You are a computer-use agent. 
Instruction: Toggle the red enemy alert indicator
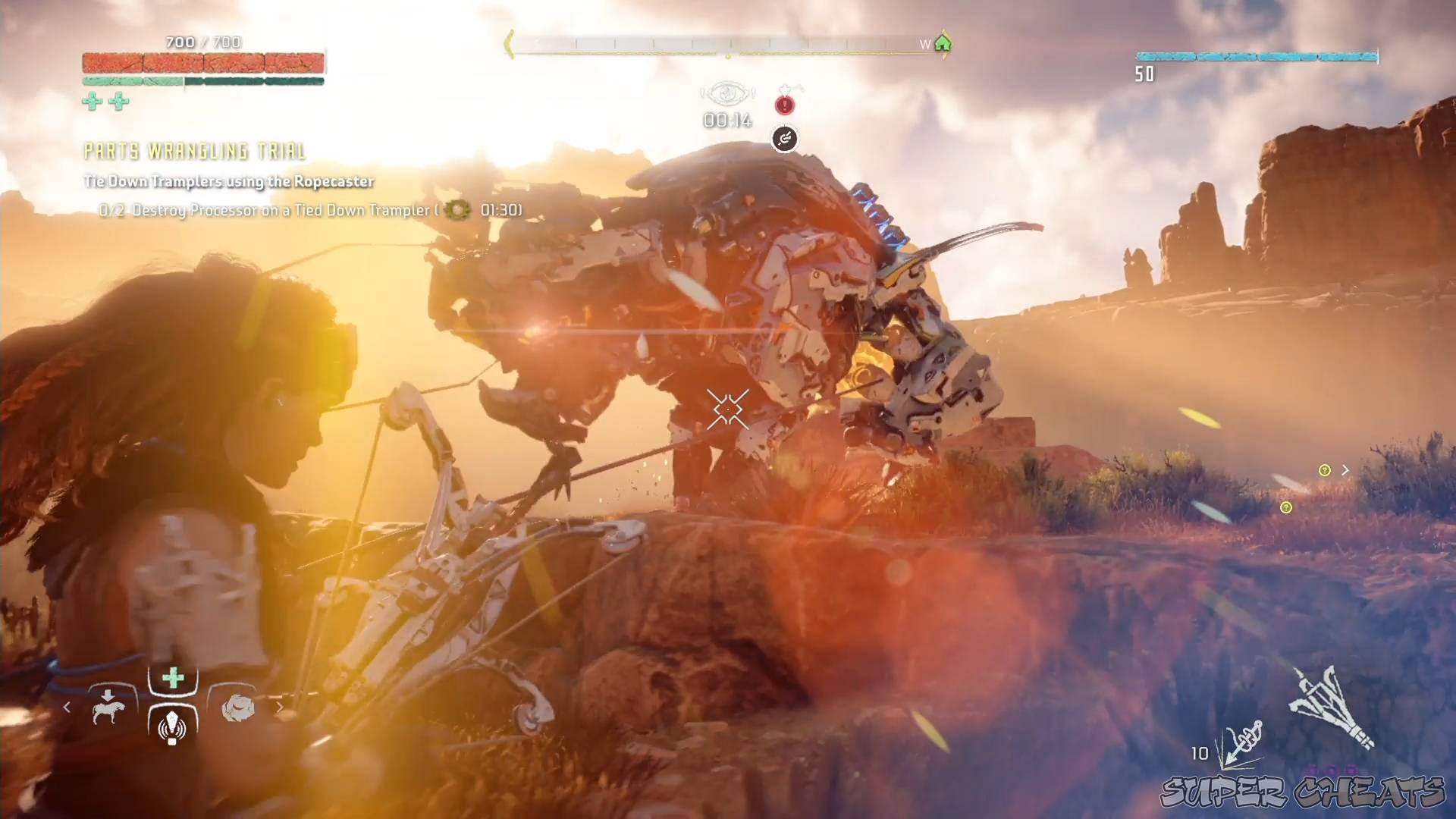(x=785, y=105)
